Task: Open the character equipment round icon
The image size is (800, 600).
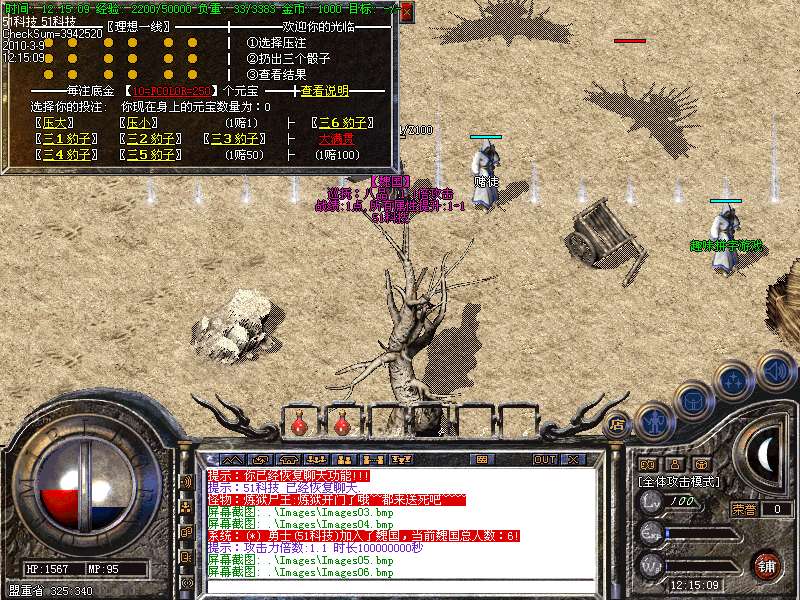Action: tap(655, 421)
